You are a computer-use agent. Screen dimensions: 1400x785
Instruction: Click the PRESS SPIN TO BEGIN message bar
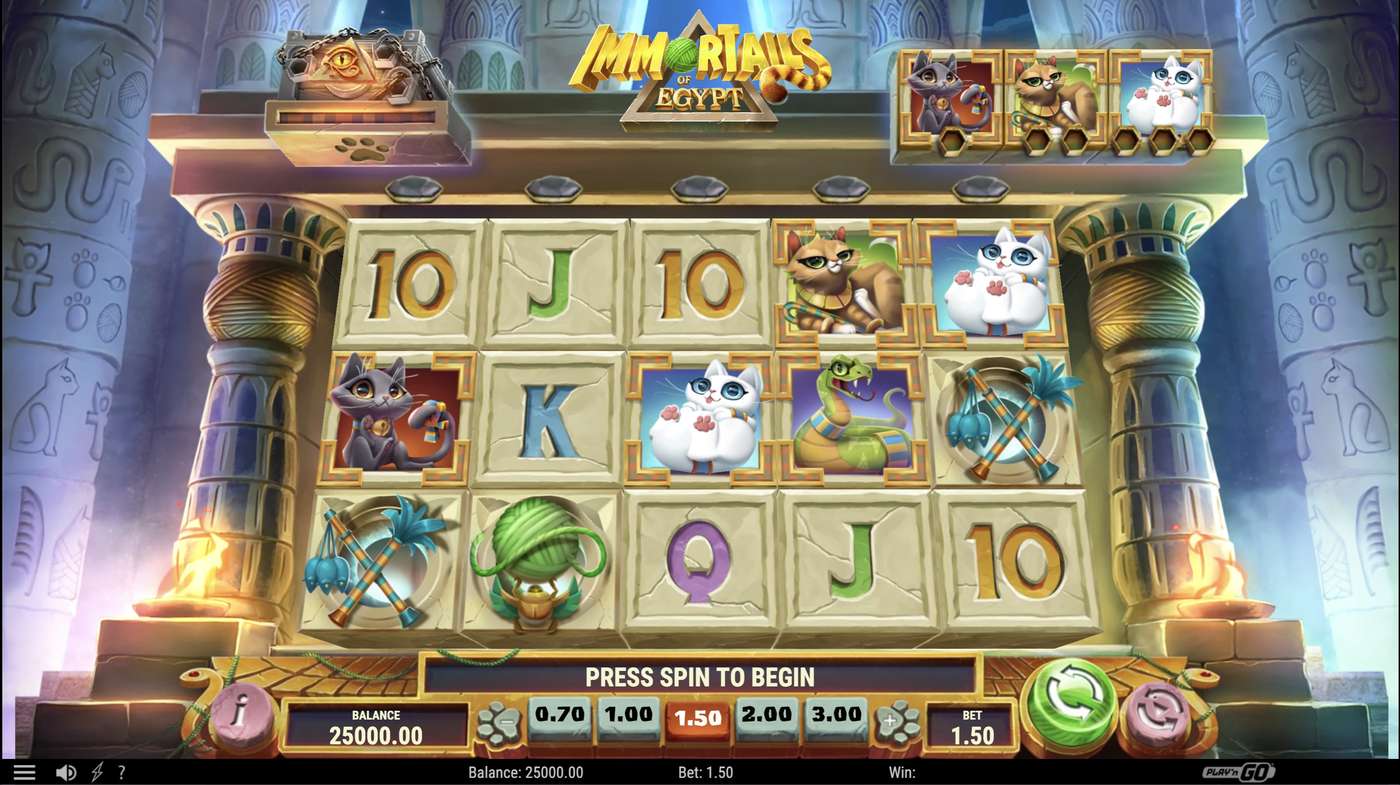point(700,676)
